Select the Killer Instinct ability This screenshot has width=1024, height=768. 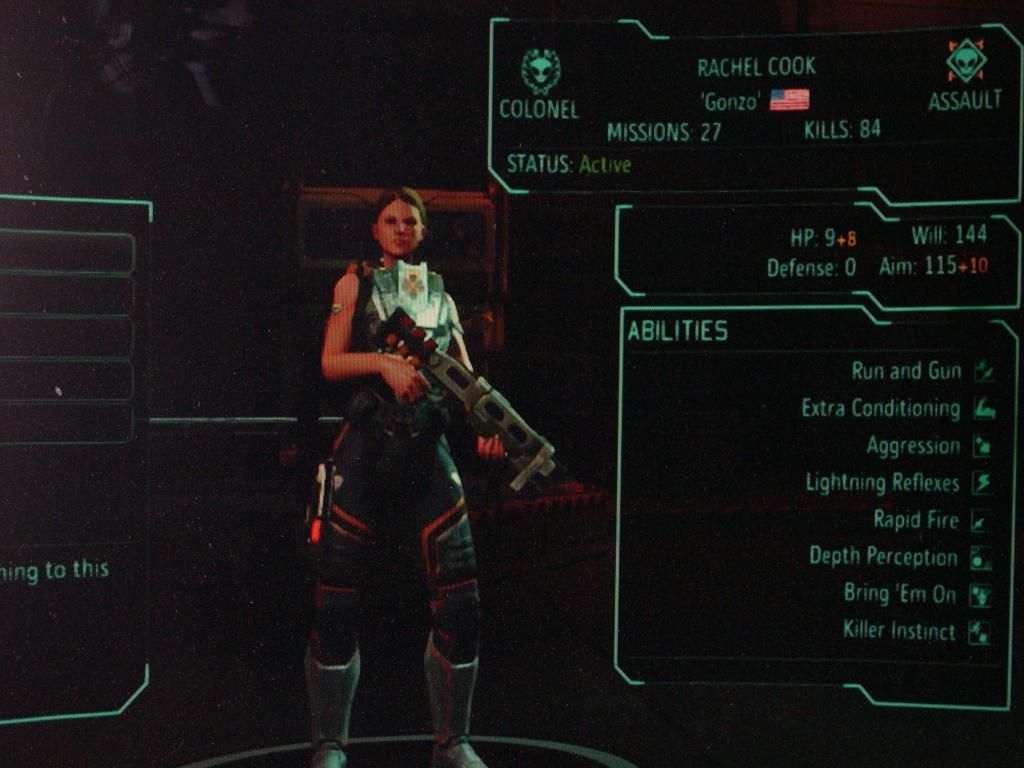(898, 631)
